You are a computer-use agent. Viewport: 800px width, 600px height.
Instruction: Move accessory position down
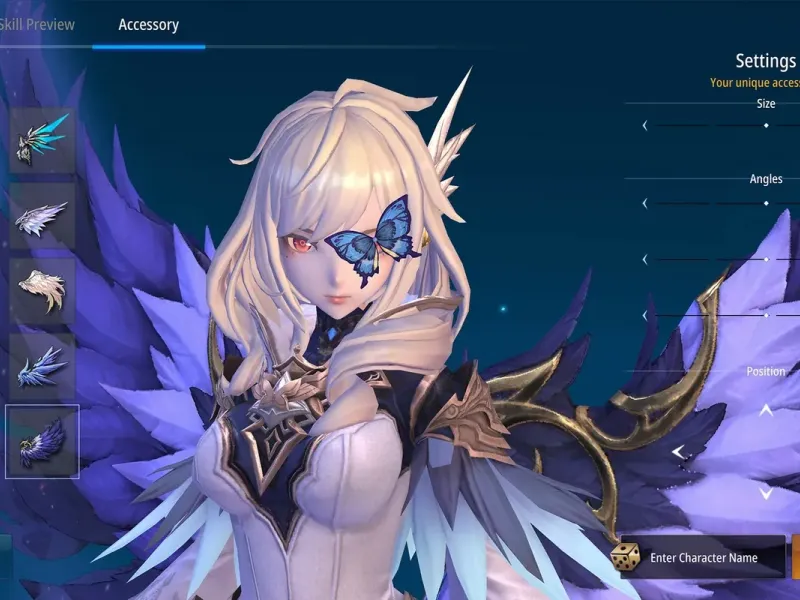(766, 493)
